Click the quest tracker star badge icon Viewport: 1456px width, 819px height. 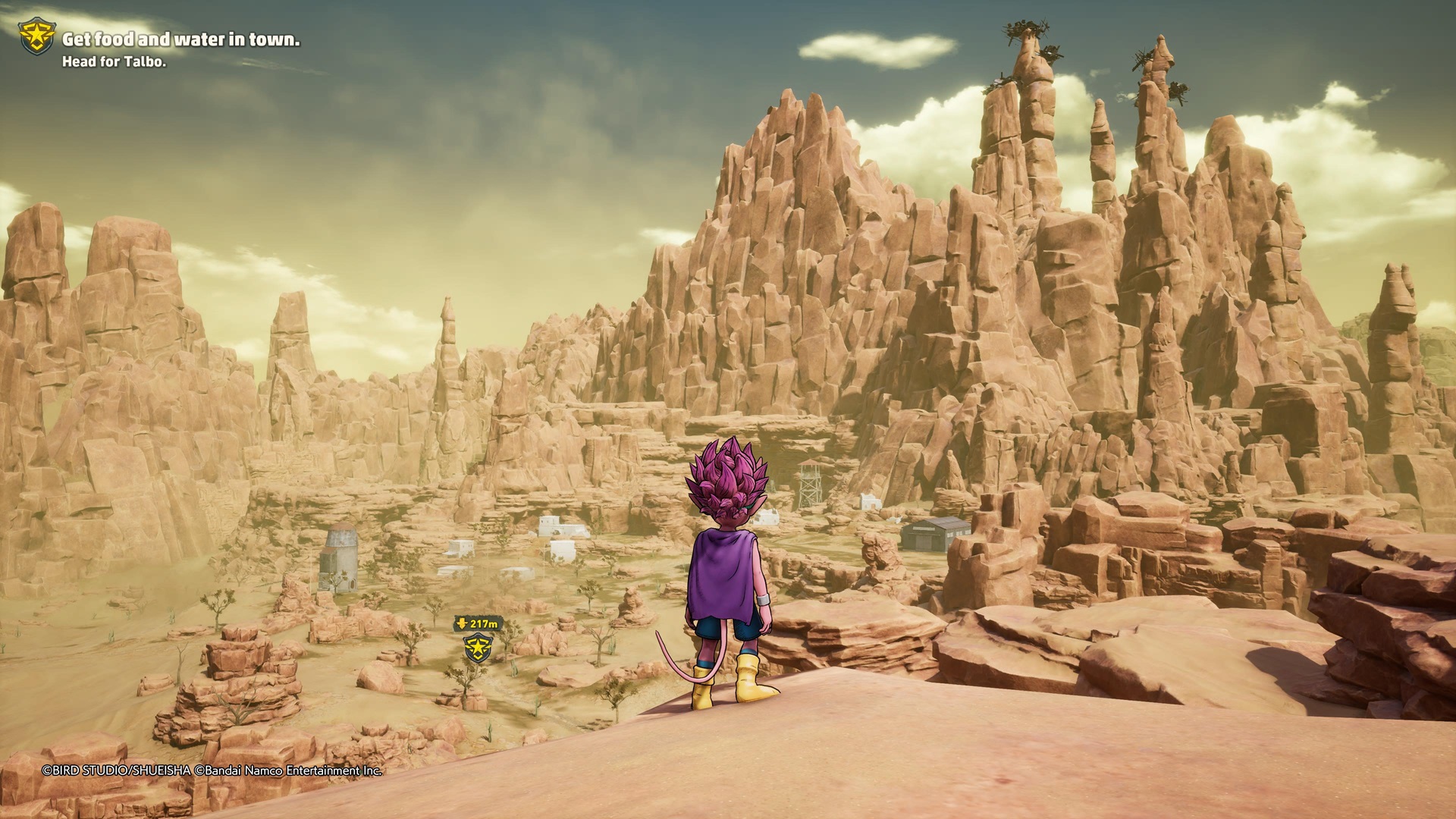[36, 36]
